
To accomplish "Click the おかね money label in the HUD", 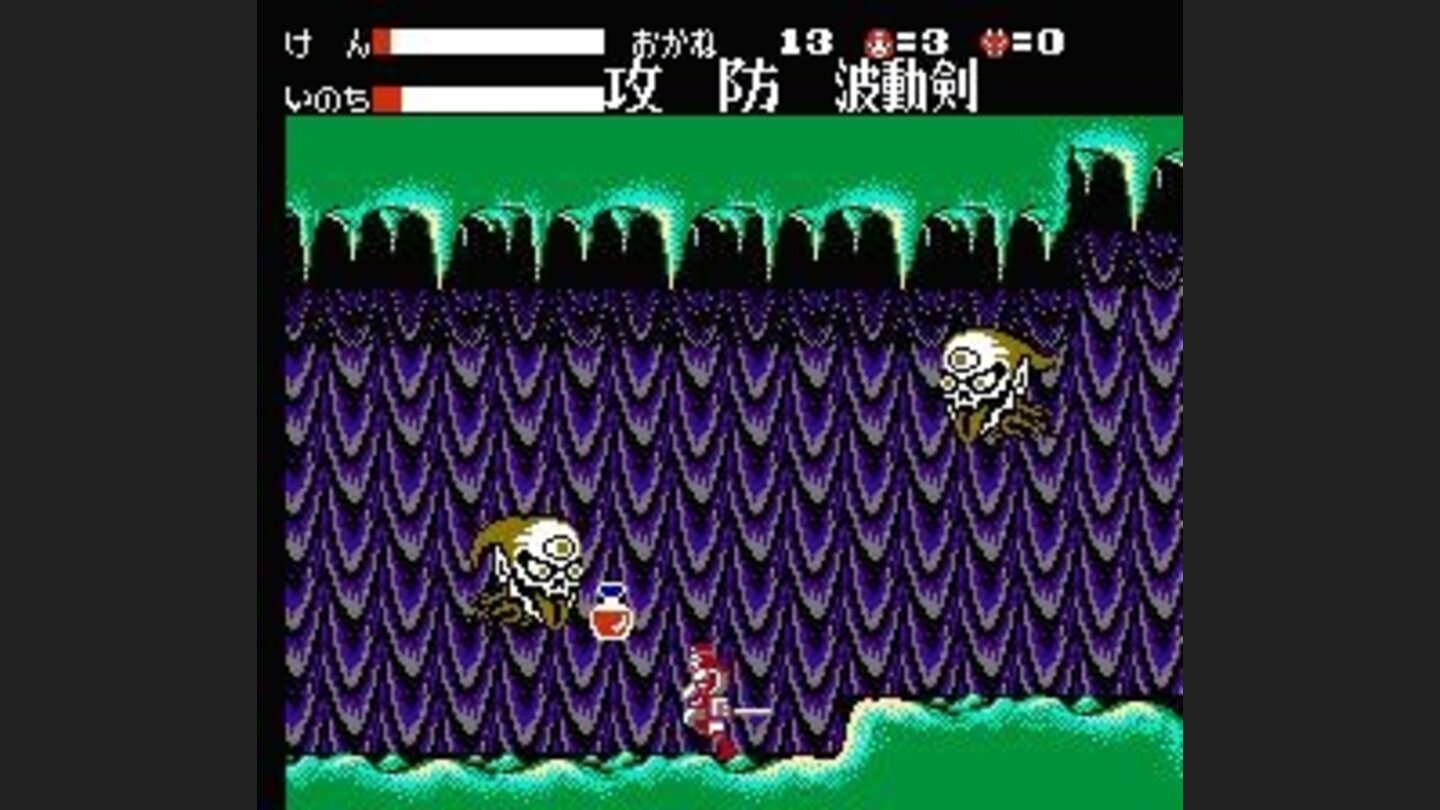I will click(672, 40).
